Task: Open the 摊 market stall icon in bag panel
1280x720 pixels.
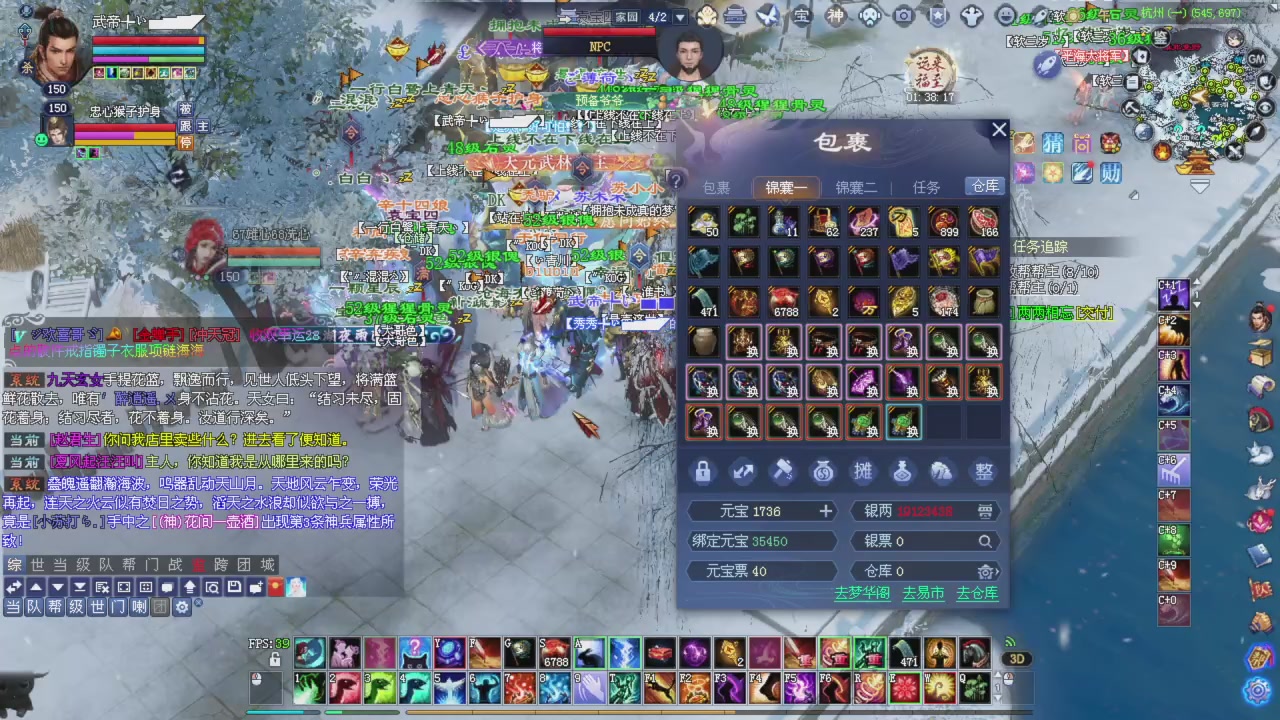Action: [862, 470]
